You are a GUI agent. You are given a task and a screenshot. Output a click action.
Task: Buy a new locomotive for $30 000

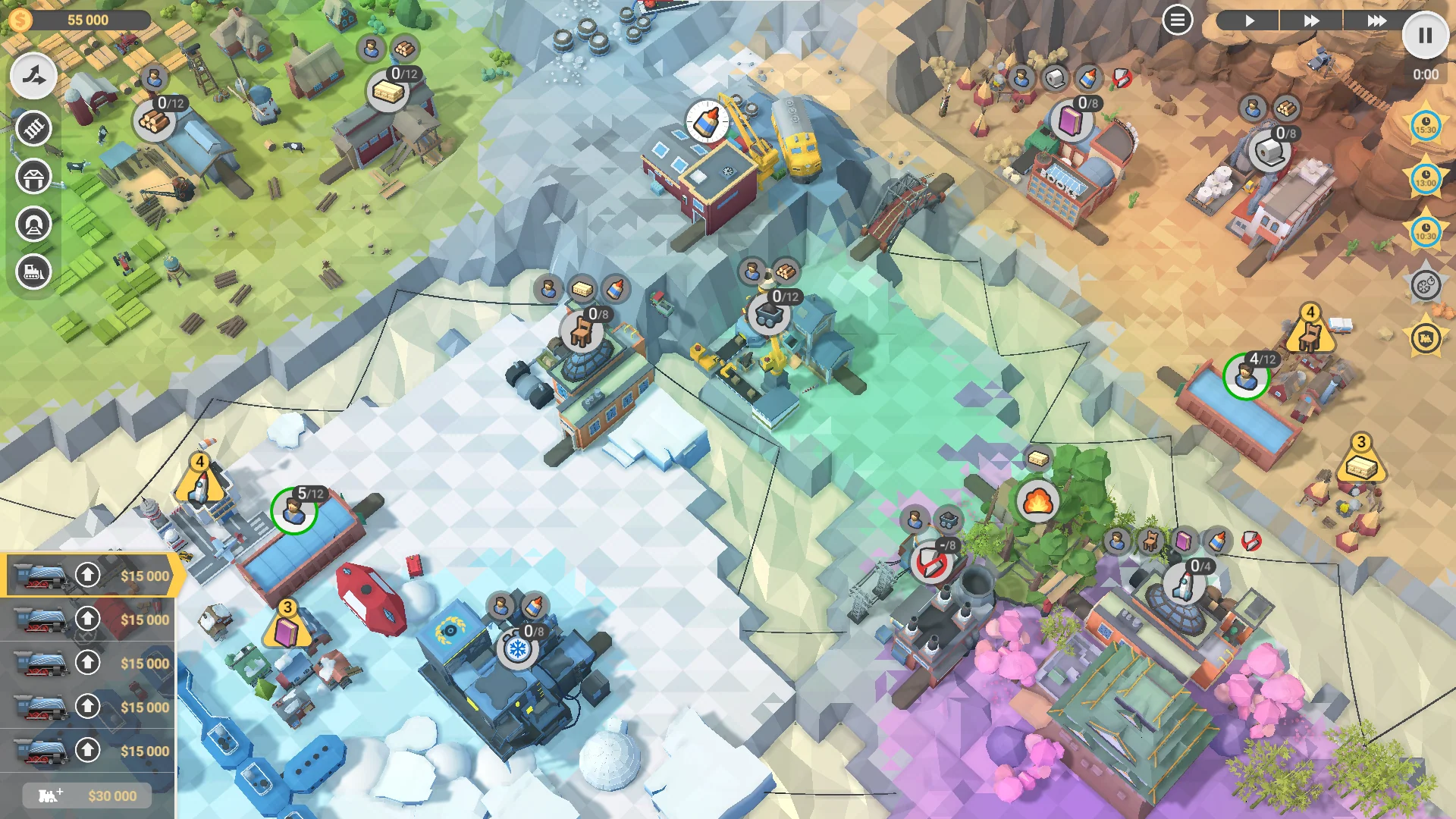click(x=86, y=795)
